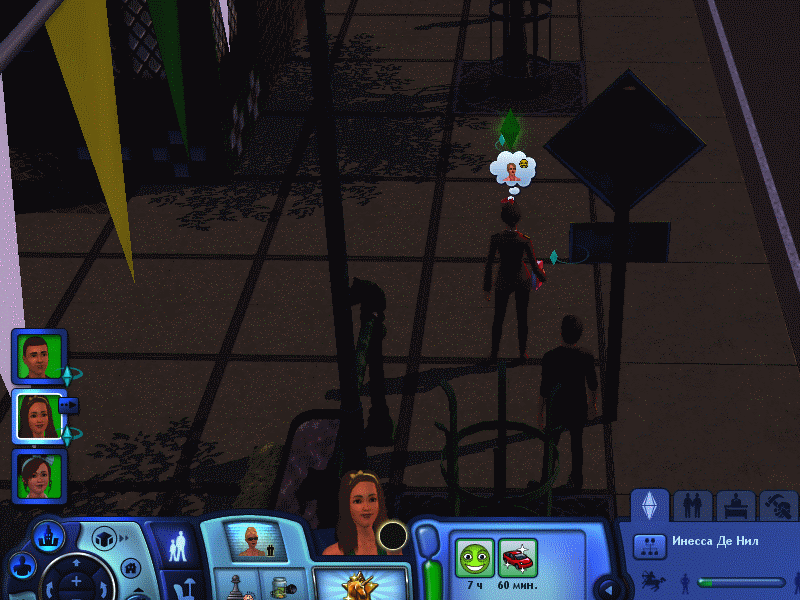This screenshot has width=800, height=600.
Task: Select the chess piece wish slot
Action: (236, 586)
